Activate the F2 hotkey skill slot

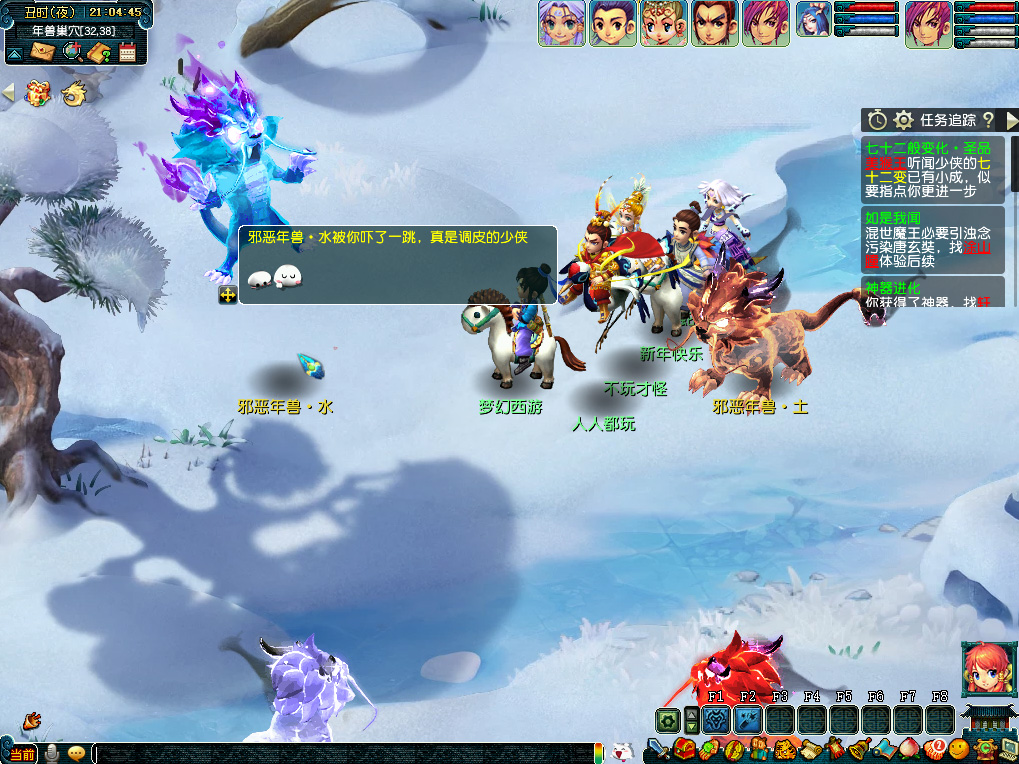(x=748, y=720)
